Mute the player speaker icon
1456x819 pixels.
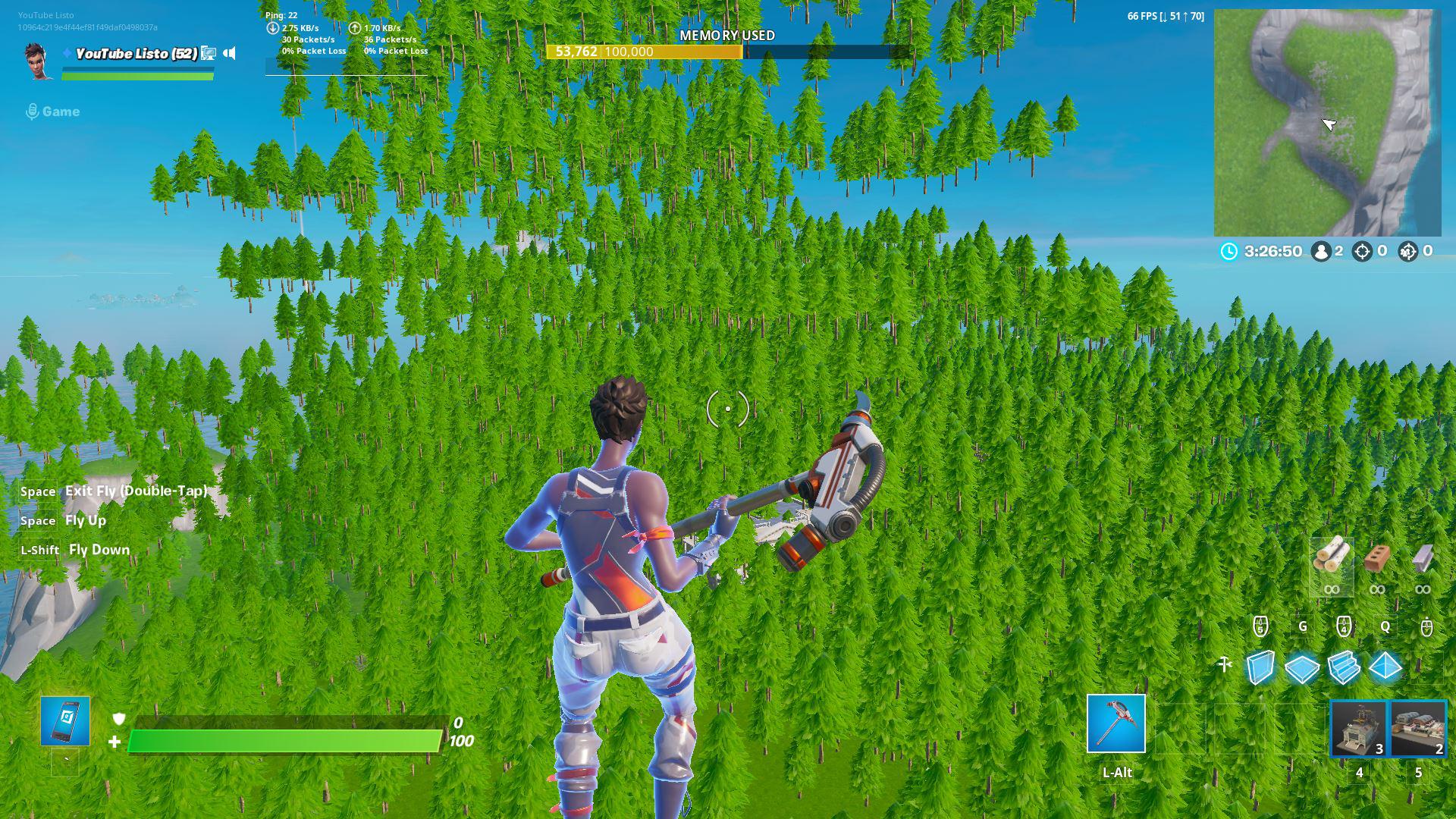point(229,54)
